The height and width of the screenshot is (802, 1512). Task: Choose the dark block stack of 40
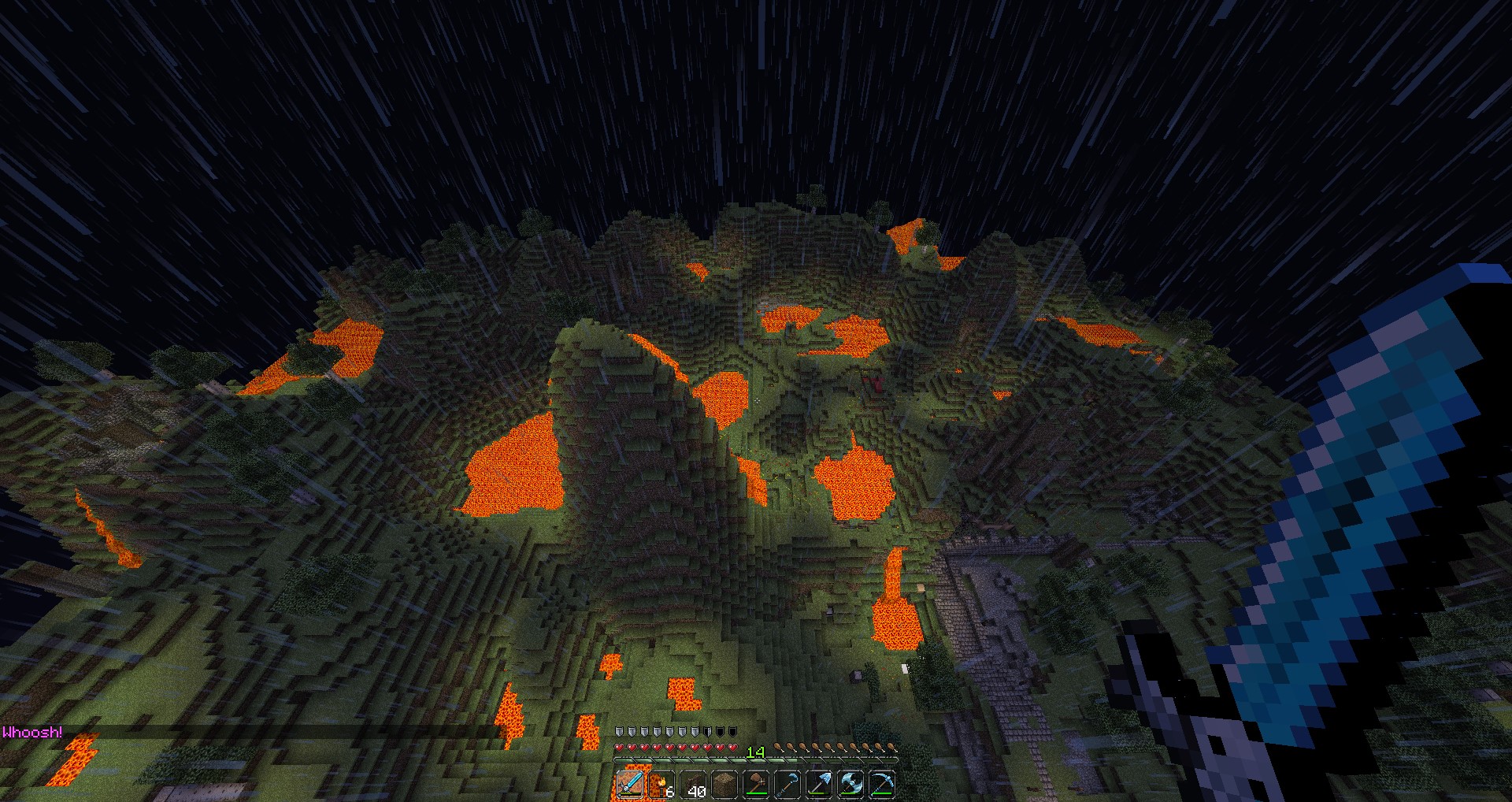[x=693, y=785]
